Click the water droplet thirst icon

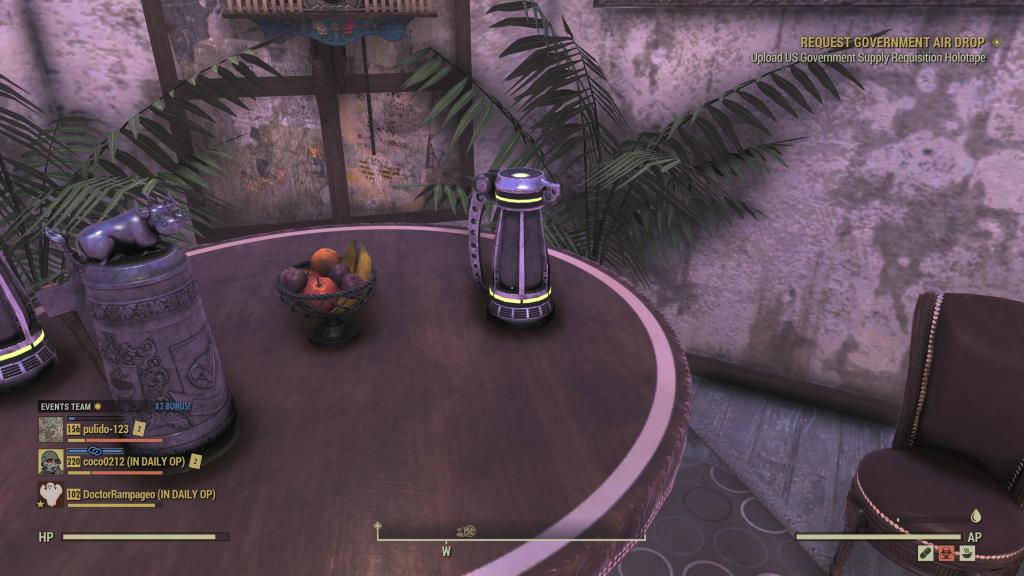point(976,517)
